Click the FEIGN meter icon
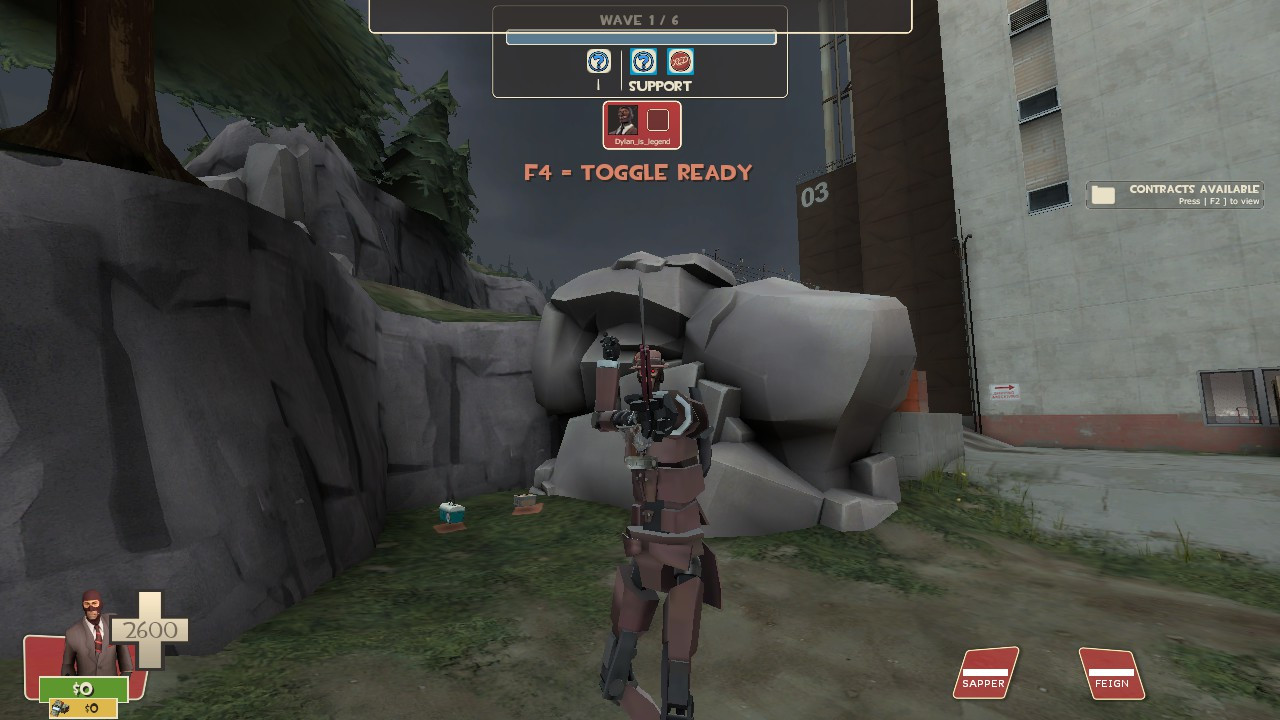This screenshot has width=1280, height=720. [1110, 674]
